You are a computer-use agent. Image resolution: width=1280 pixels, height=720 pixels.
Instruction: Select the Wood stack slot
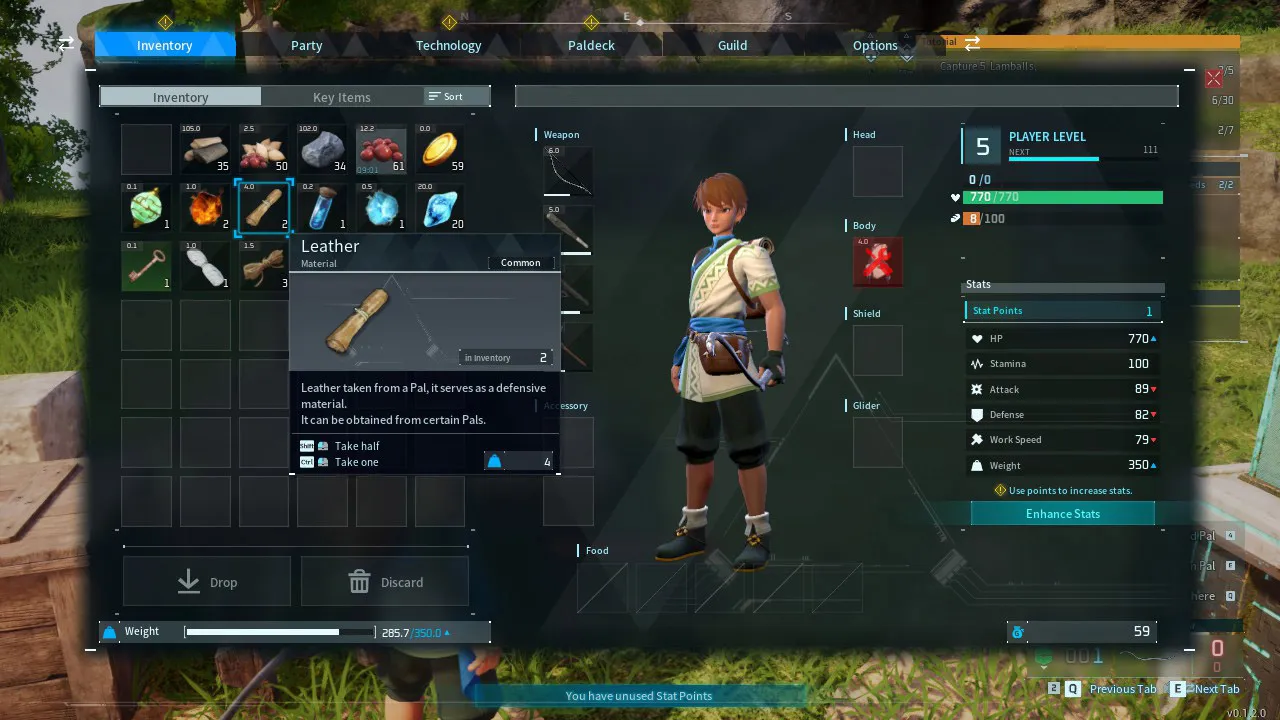point(205,150)
